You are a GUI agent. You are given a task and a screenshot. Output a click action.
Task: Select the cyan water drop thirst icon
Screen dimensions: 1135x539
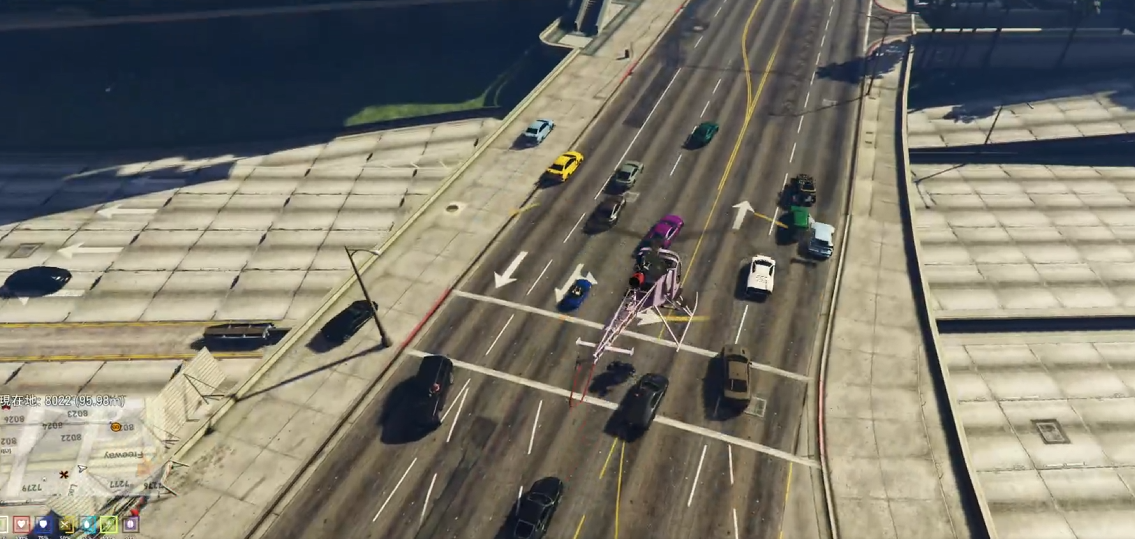click(87, 524)
